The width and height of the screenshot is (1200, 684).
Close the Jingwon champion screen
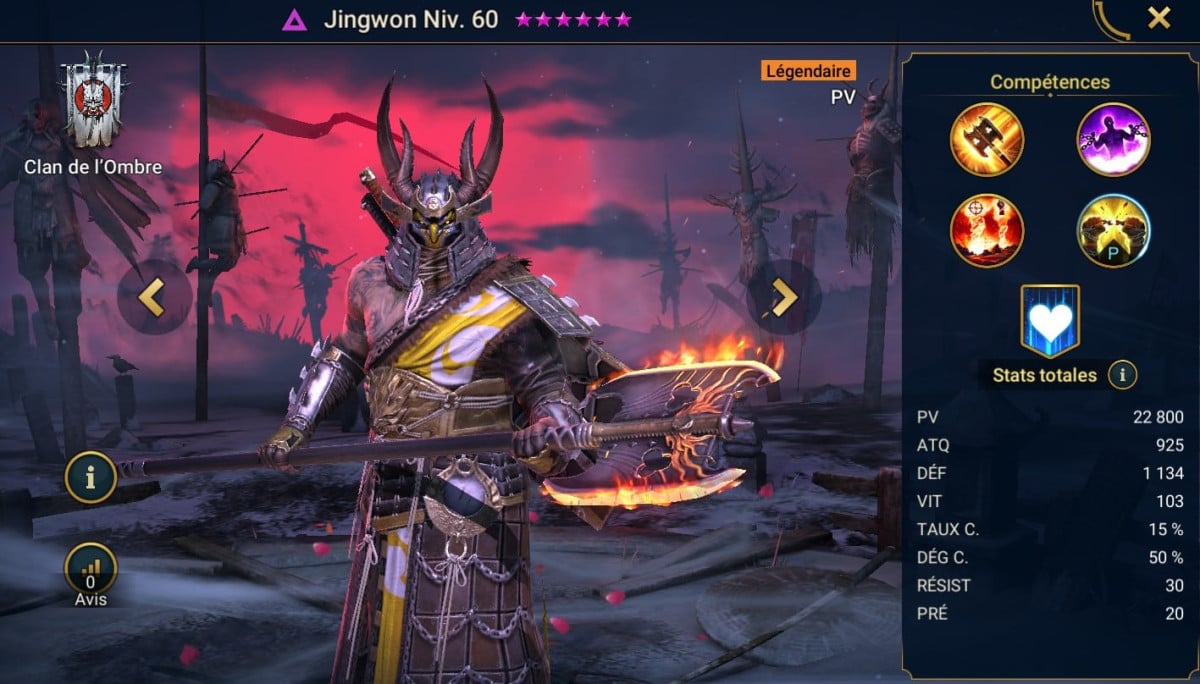1159,18
